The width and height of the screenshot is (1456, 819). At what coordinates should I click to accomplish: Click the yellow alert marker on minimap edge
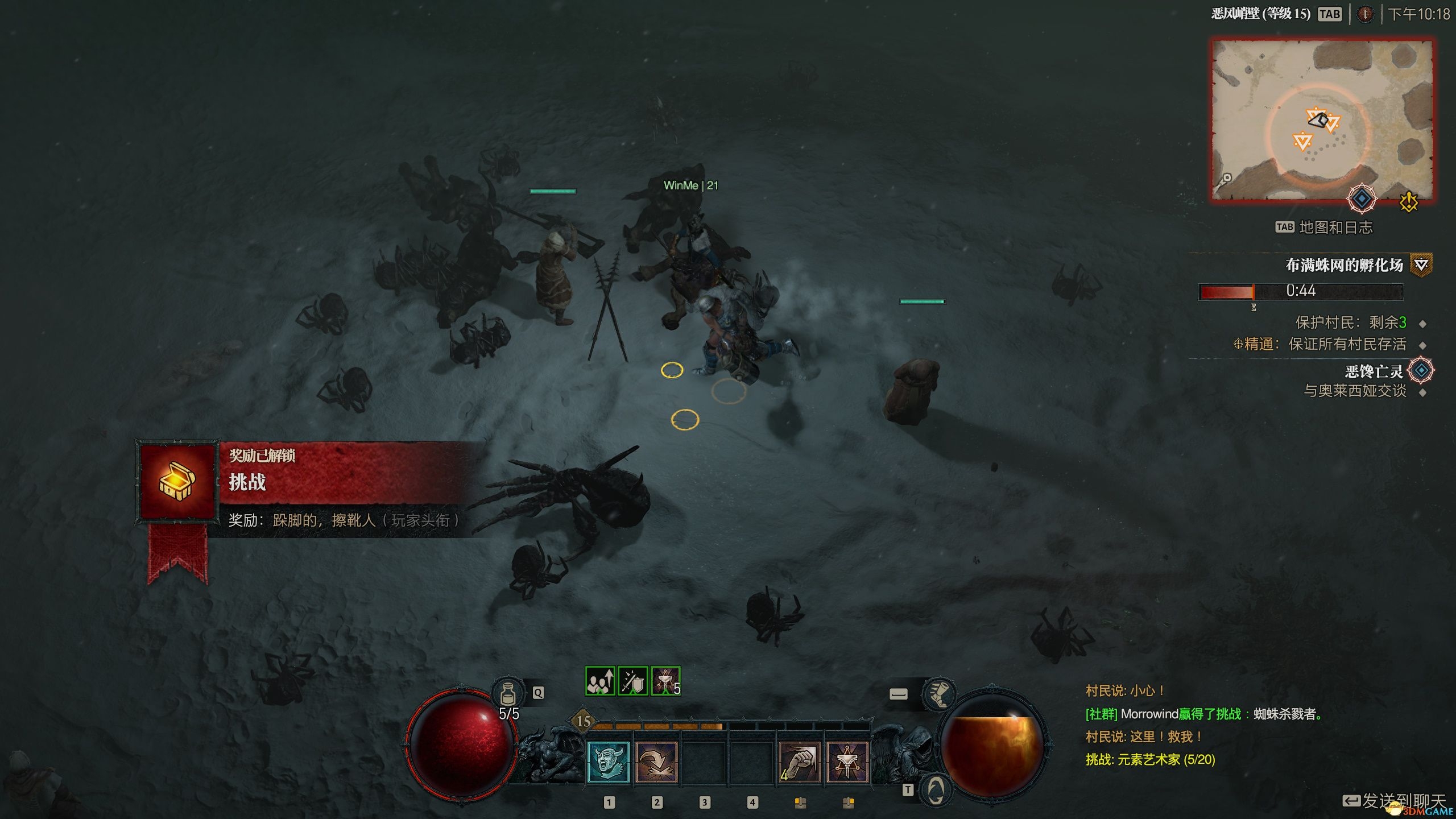(1409, 202)
